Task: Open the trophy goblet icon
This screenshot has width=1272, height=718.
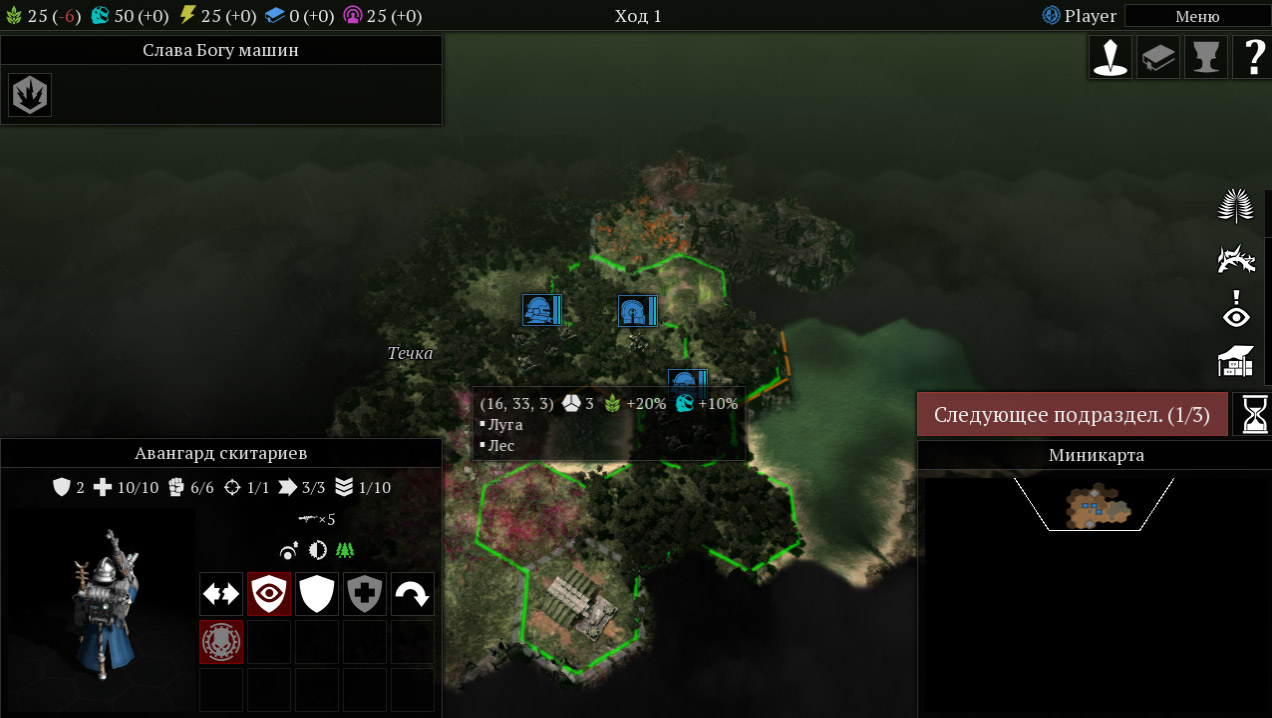Action: pyautogui.click(x=1205, y=57)
